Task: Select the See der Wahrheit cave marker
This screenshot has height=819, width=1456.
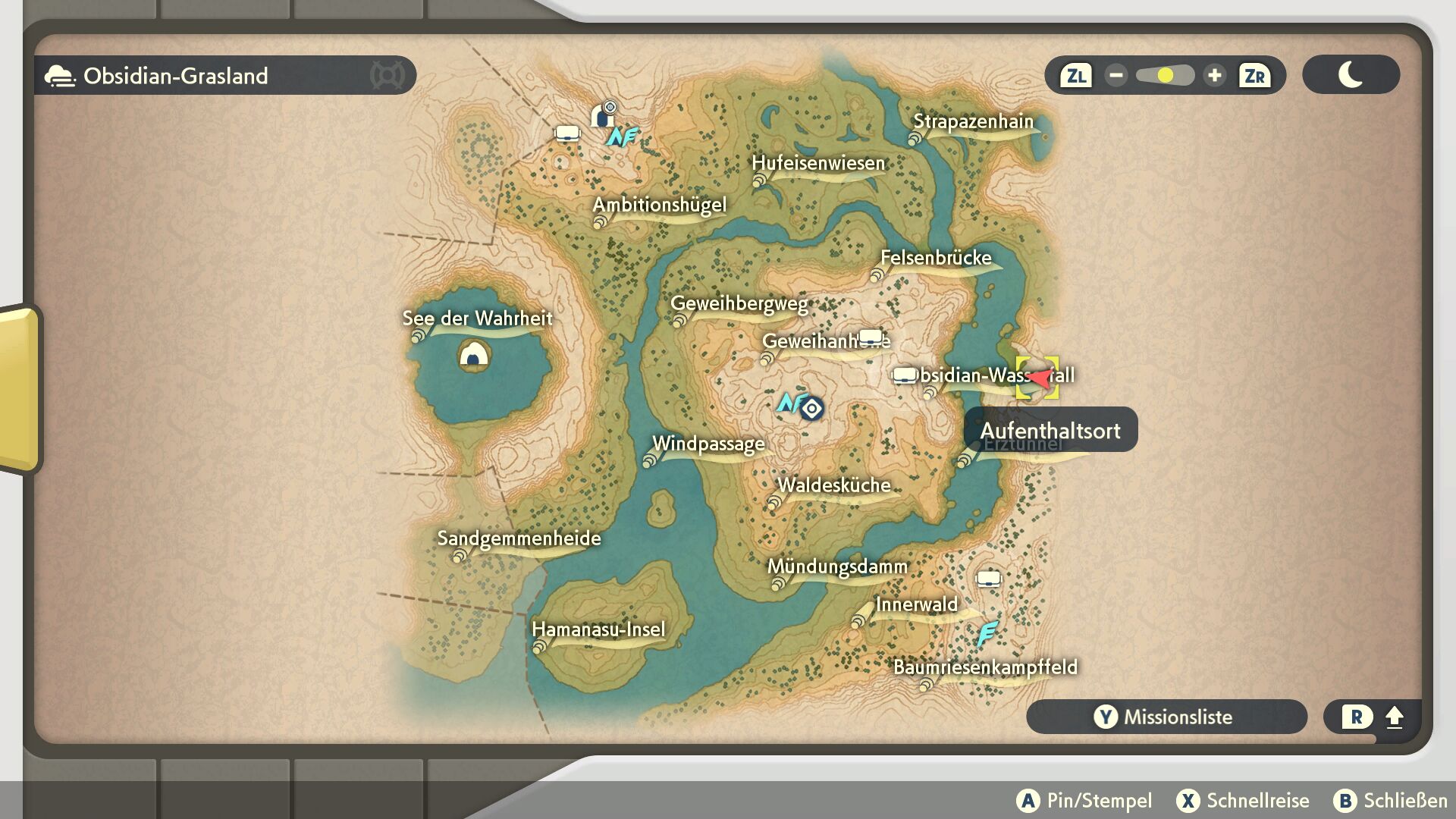Action: (x=474, y=354)
